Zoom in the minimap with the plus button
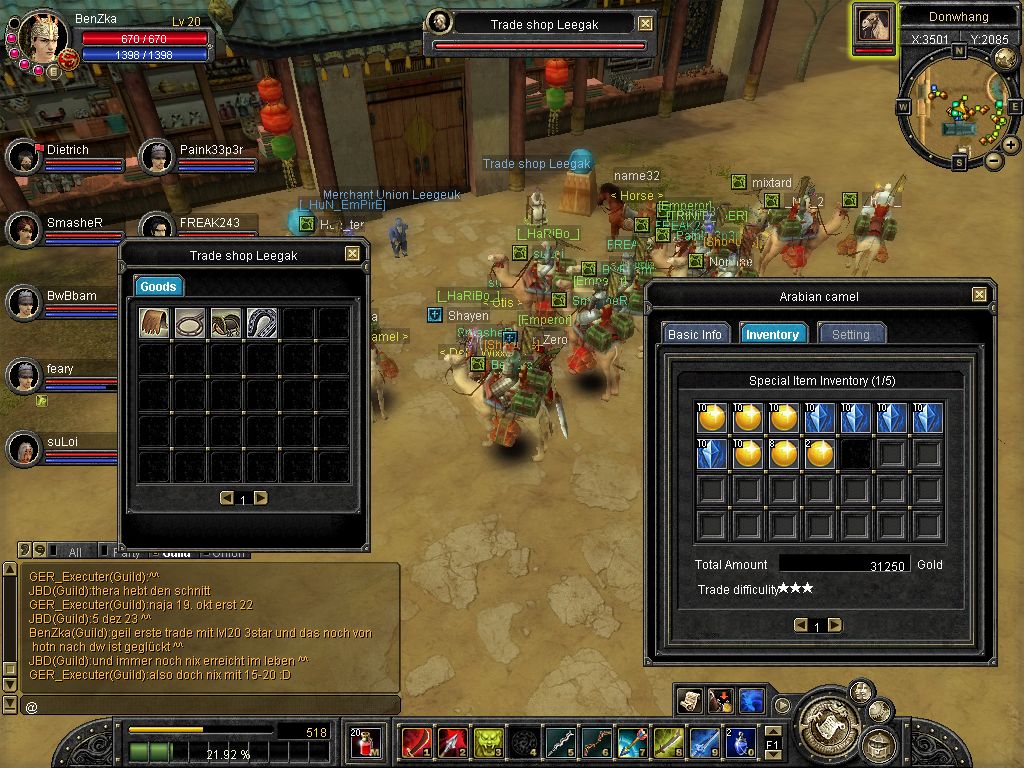Image resolution: width=1024 pixels, height=768 pixels. [x=1011, y=145]
